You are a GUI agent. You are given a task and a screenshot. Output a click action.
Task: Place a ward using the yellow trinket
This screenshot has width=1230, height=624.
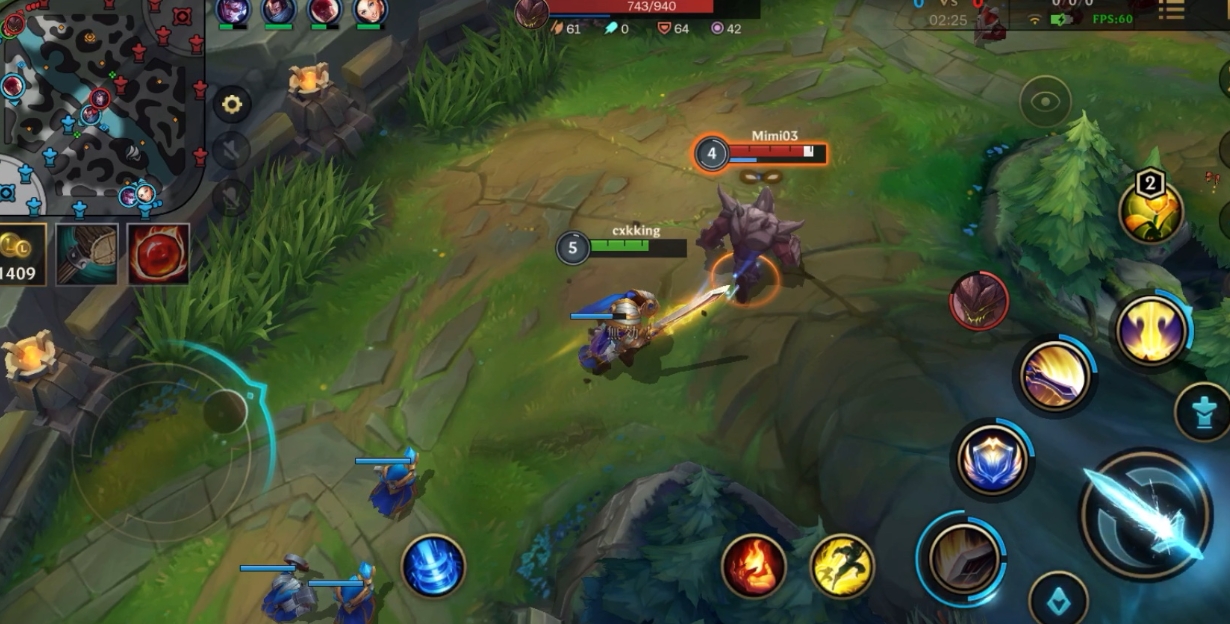pyautogui.click(x=1151, y=211)
